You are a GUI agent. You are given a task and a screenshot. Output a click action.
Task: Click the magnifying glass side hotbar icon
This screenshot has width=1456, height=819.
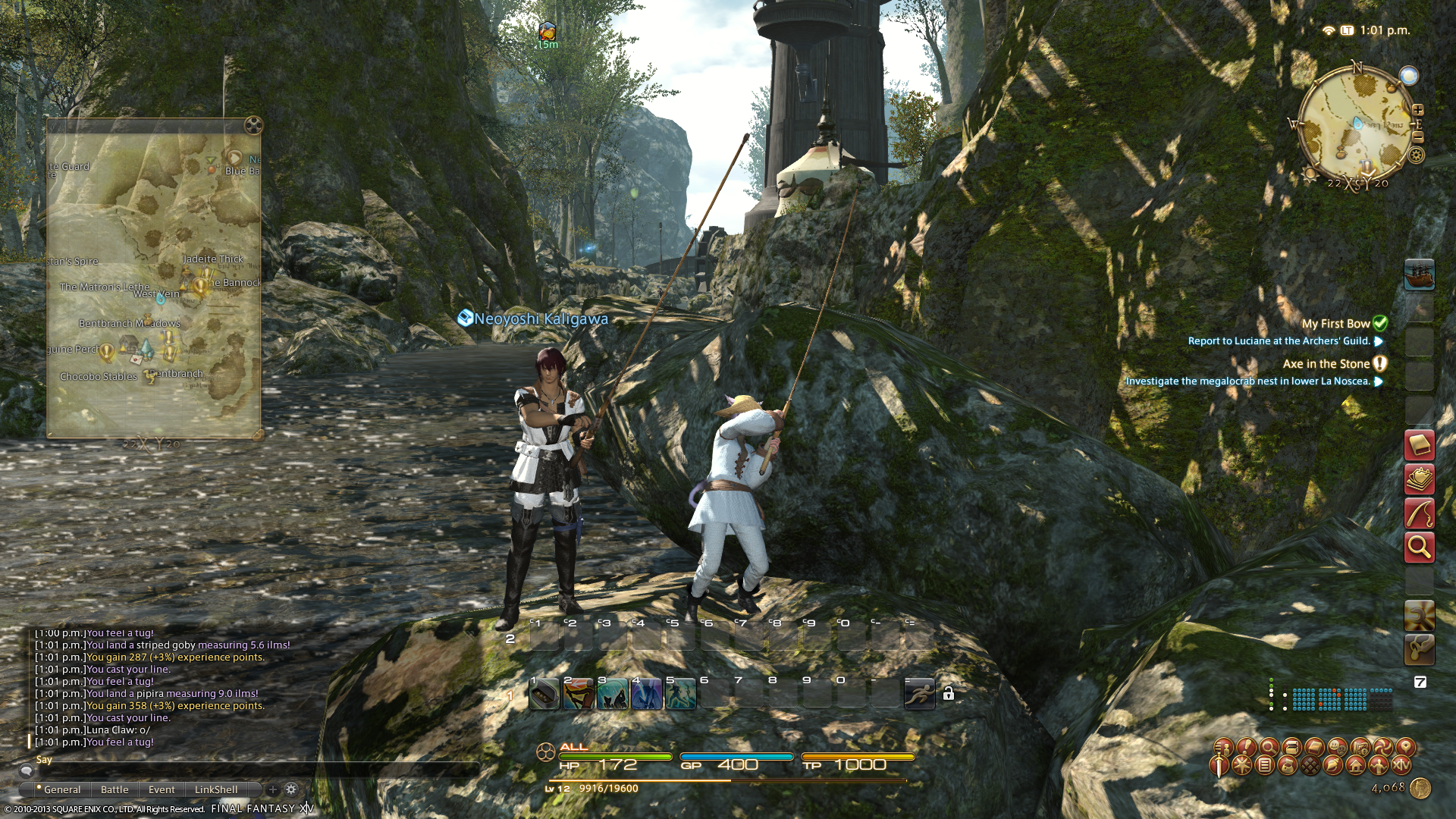[1419, 547]
